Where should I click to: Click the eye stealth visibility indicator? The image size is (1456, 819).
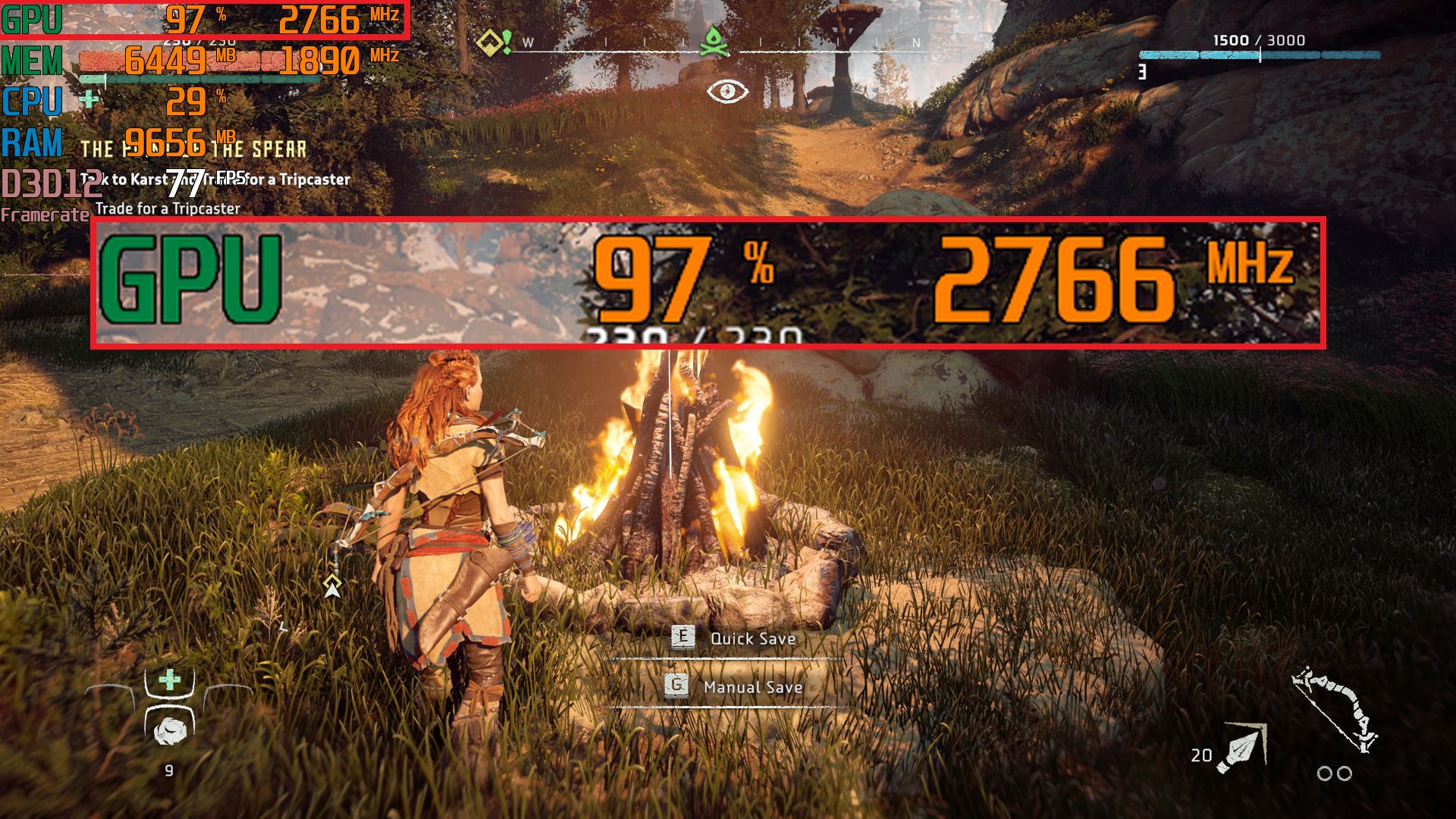tap(727, 92)
